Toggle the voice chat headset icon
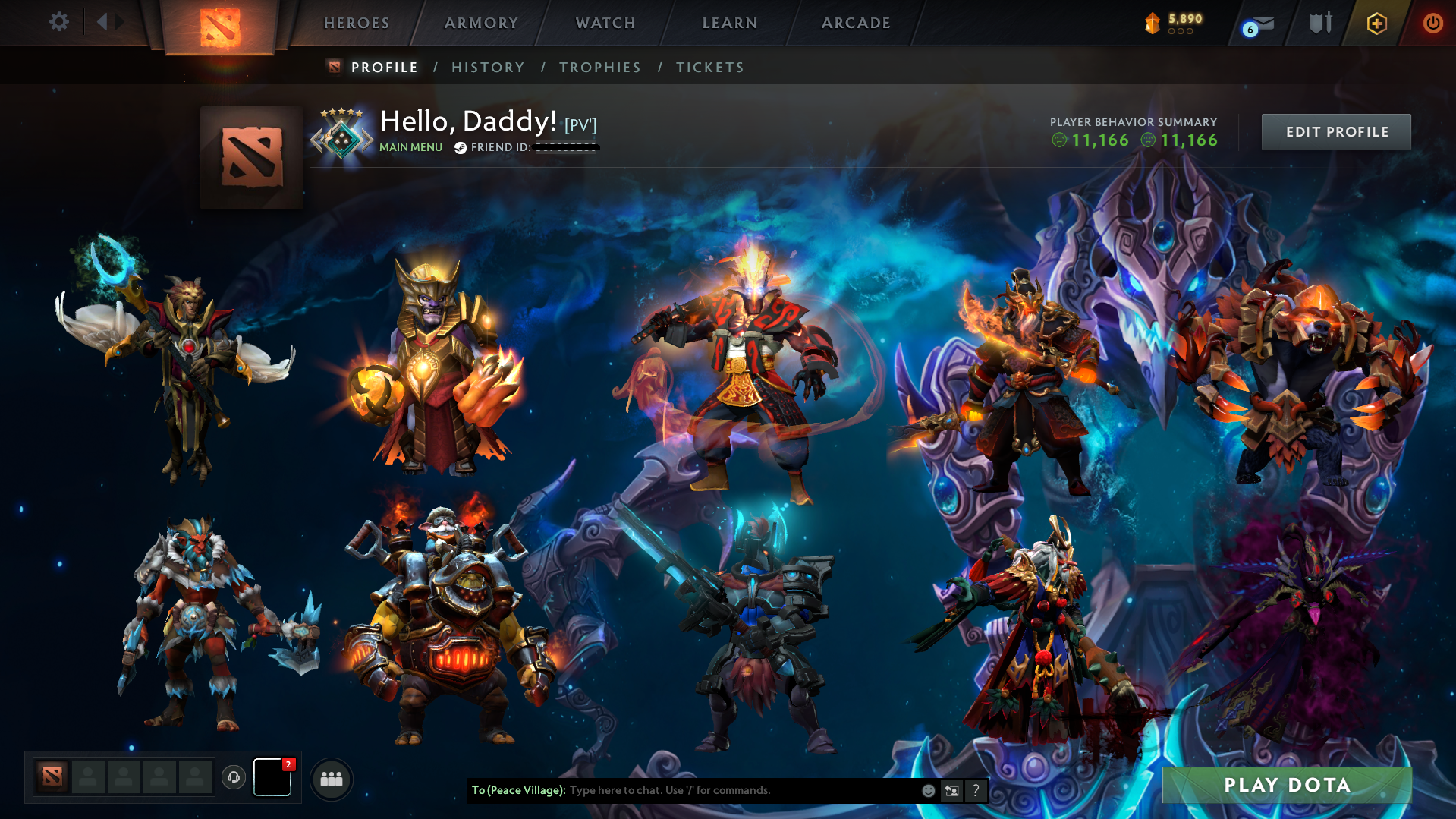This screenshot has height=819, width=1456. 233,778
